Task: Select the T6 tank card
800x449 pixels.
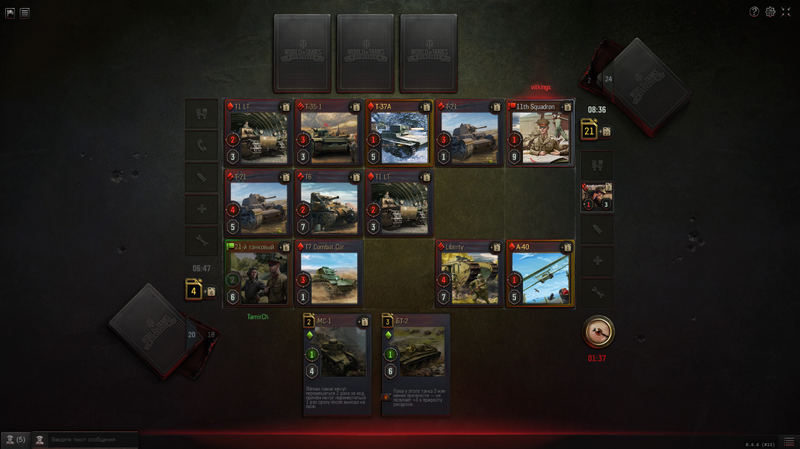Action: pyautogui.click(x=329, y=203)
